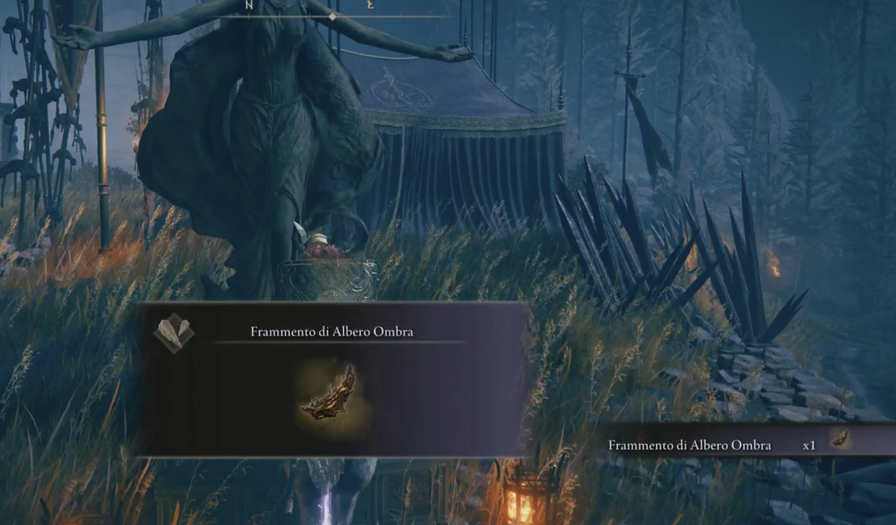Click the compass bar at the top
Viewport: 896px width, 525px height.
334,10
